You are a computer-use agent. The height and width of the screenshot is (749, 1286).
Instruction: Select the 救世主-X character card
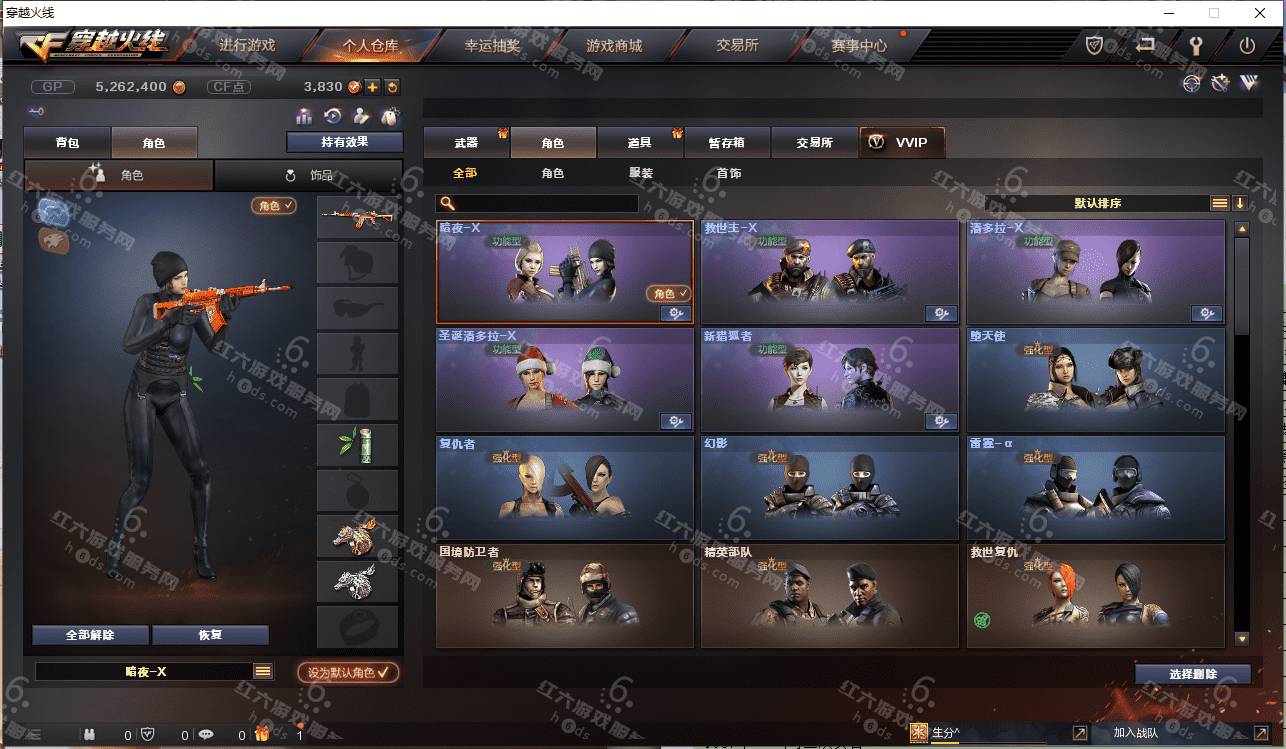click(x=829, y=271)
